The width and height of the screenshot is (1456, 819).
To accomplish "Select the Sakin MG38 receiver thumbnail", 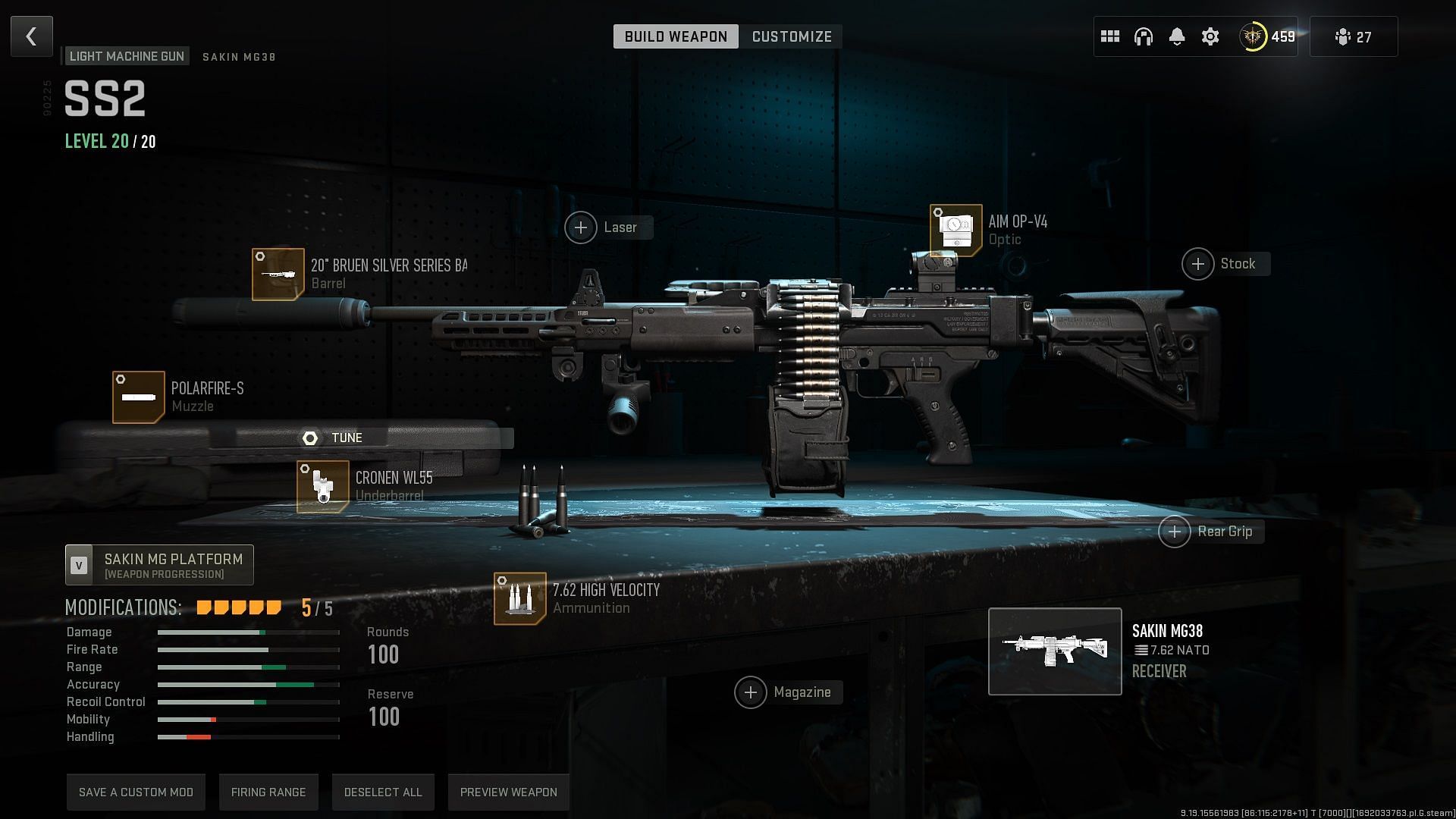I will (x=1055, y=651).
